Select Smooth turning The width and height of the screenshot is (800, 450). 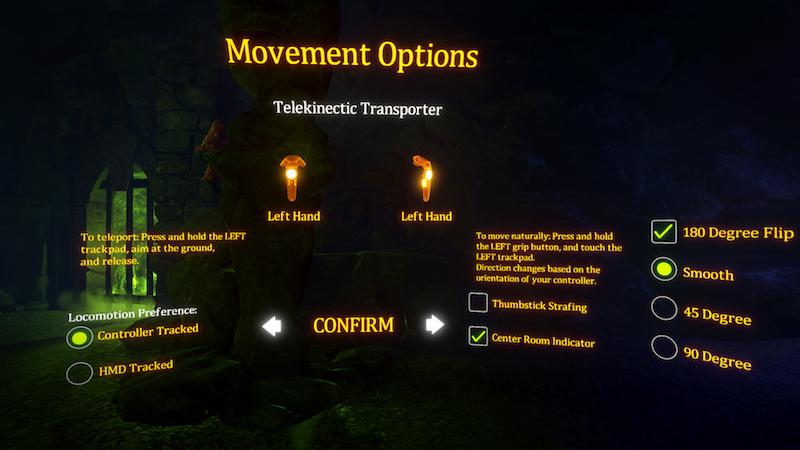pyautogui.click(x=663, y=270)
